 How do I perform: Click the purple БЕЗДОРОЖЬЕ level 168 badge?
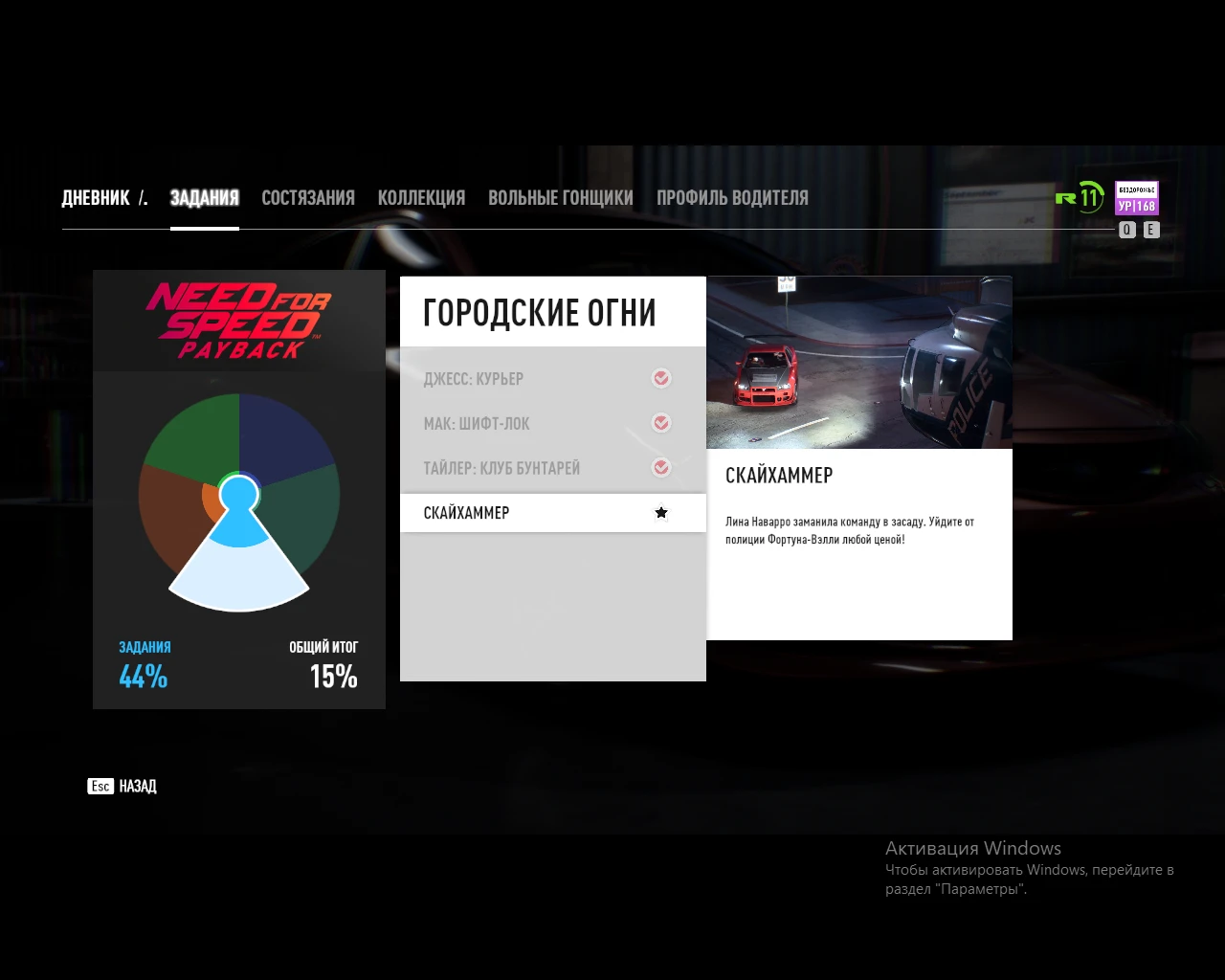coord(1135,199)
